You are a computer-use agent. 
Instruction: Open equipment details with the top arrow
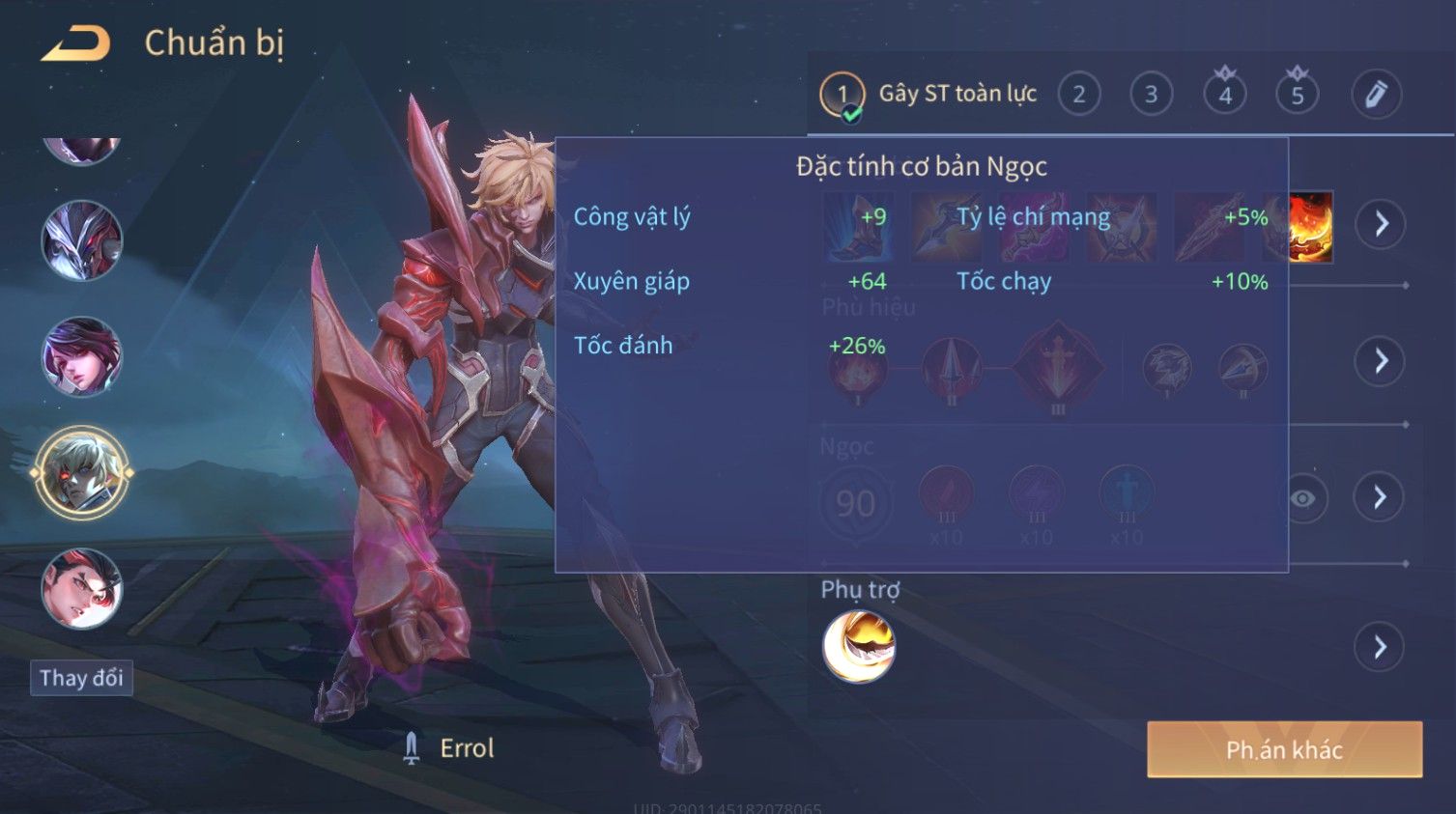pyautogui.click(x=1381, y=224)
